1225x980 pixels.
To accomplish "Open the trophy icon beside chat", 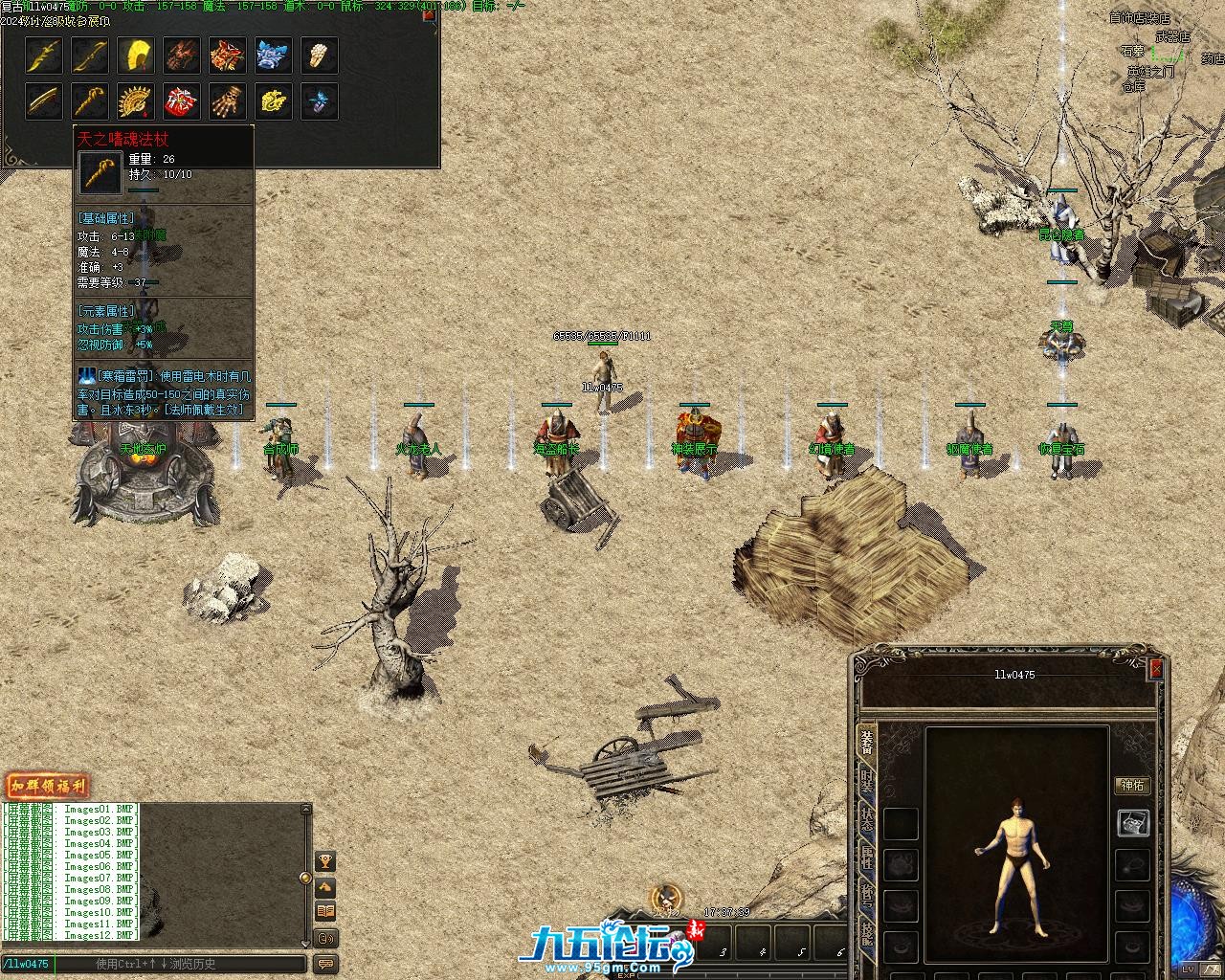I will tap(325, 862).
